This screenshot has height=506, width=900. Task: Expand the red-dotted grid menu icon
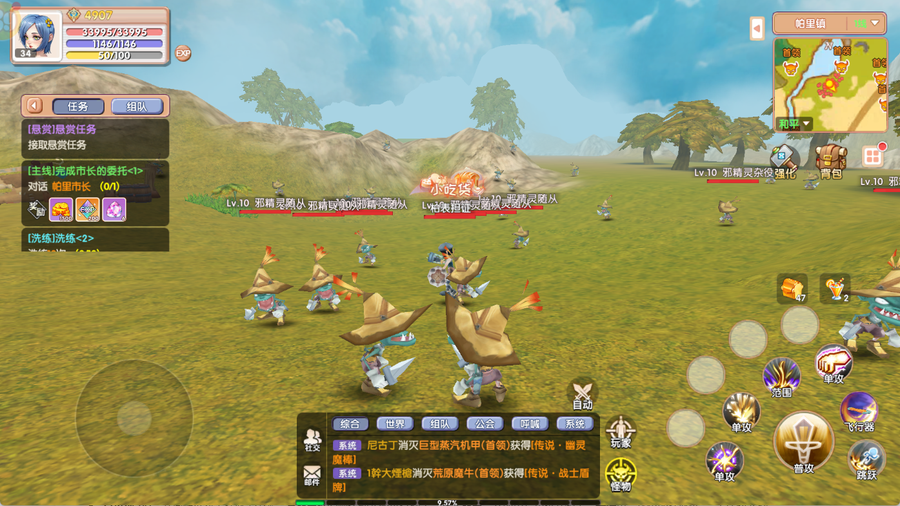coord(872,156)
